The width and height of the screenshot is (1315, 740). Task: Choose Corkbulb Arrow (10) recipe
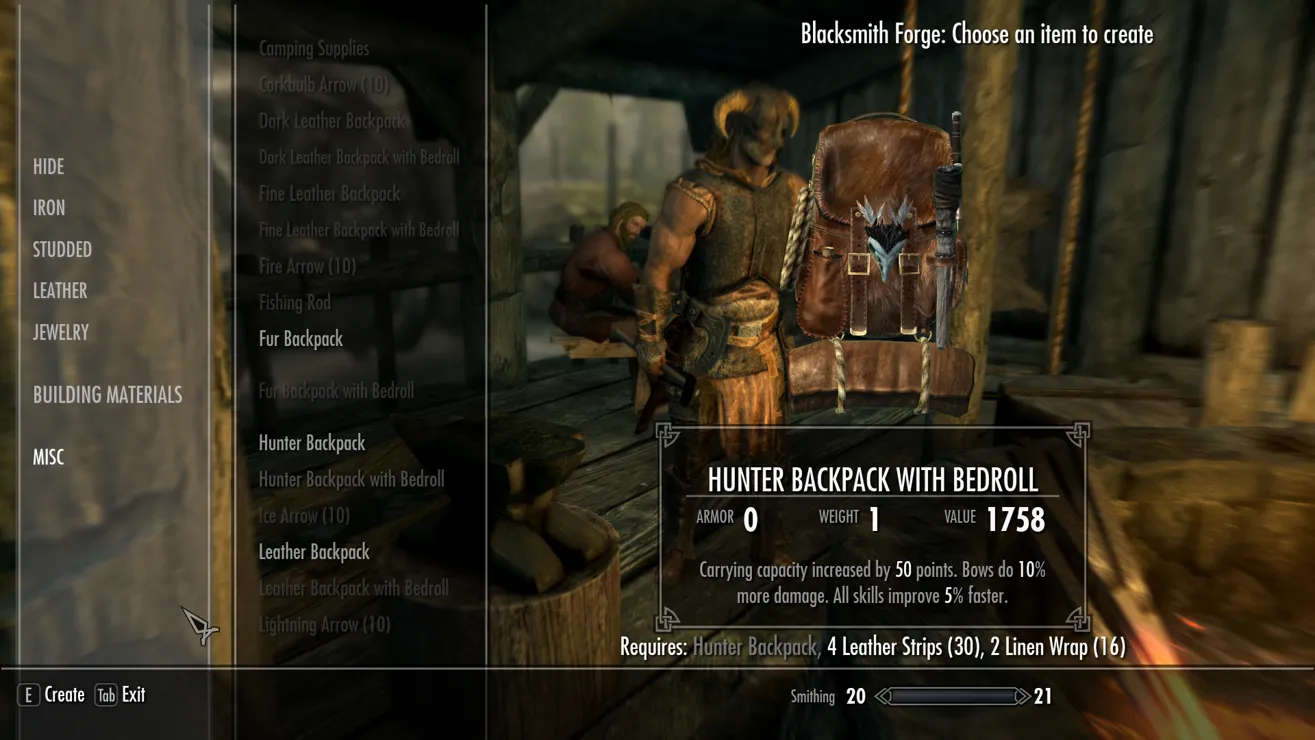pyautogui.click(x=323, y=85)
